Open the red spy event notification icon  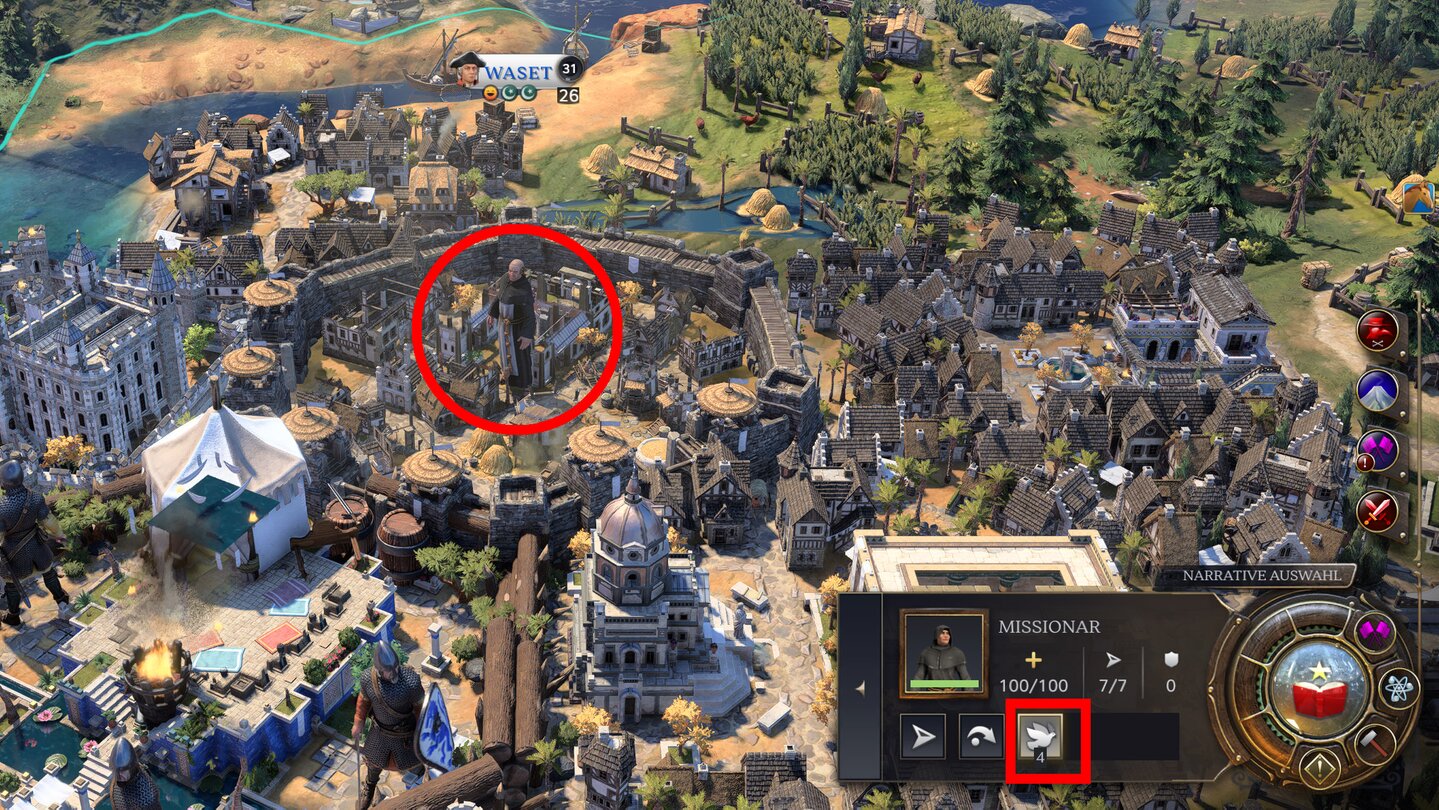(1377, 328)
